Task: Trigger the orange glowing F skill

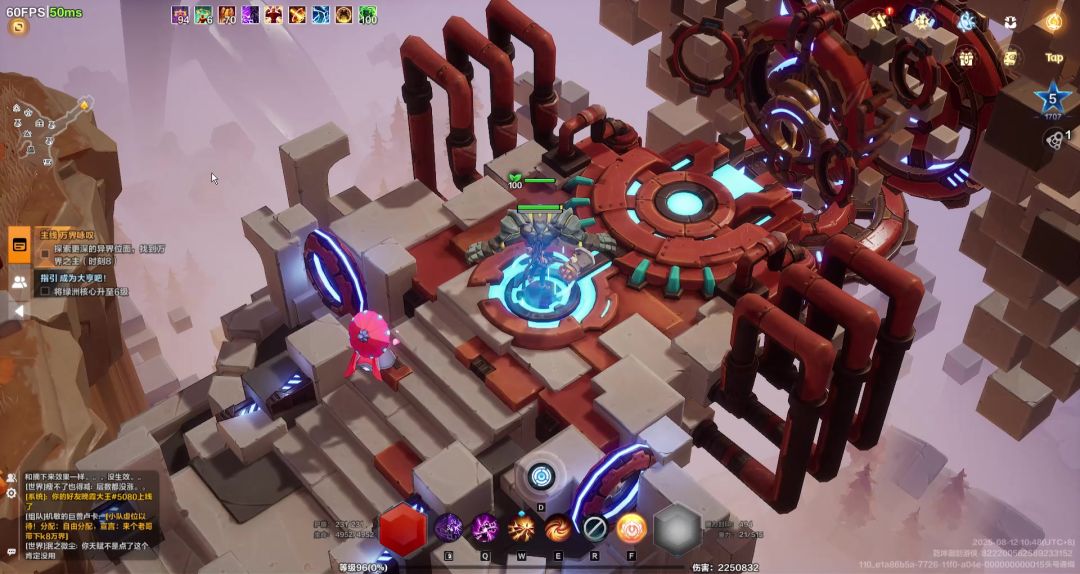Action: coord(631,527)
